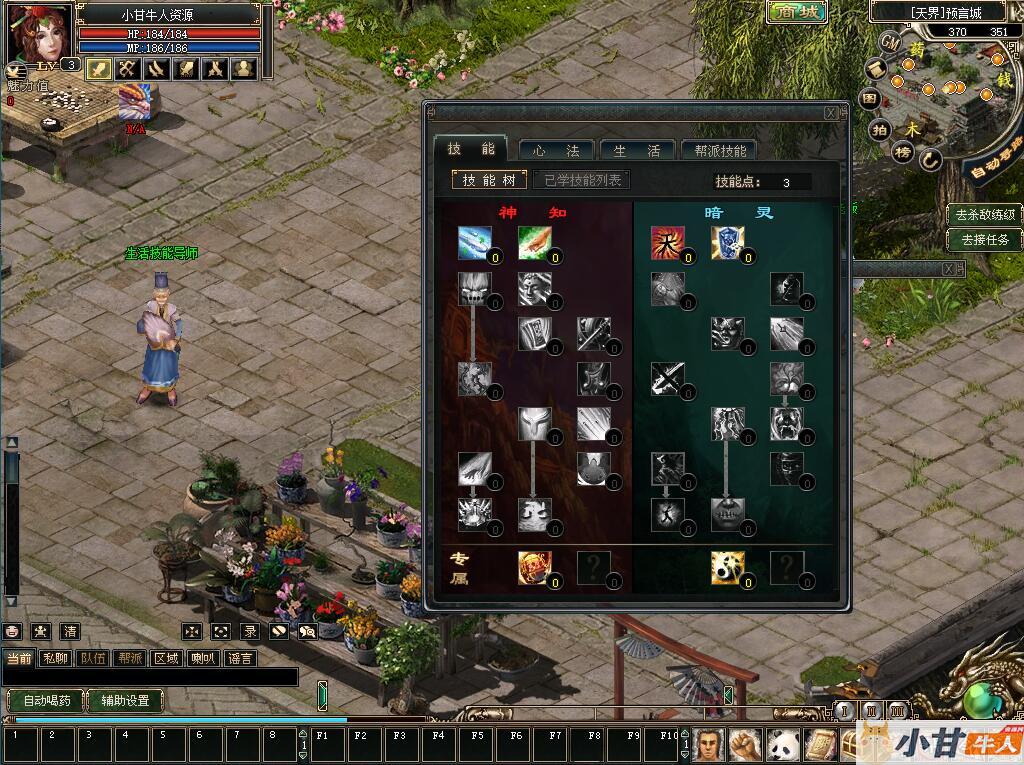The image size is (1024, 765).
Task: Open 辅助设置 assist settings
Action: [125, 700]
